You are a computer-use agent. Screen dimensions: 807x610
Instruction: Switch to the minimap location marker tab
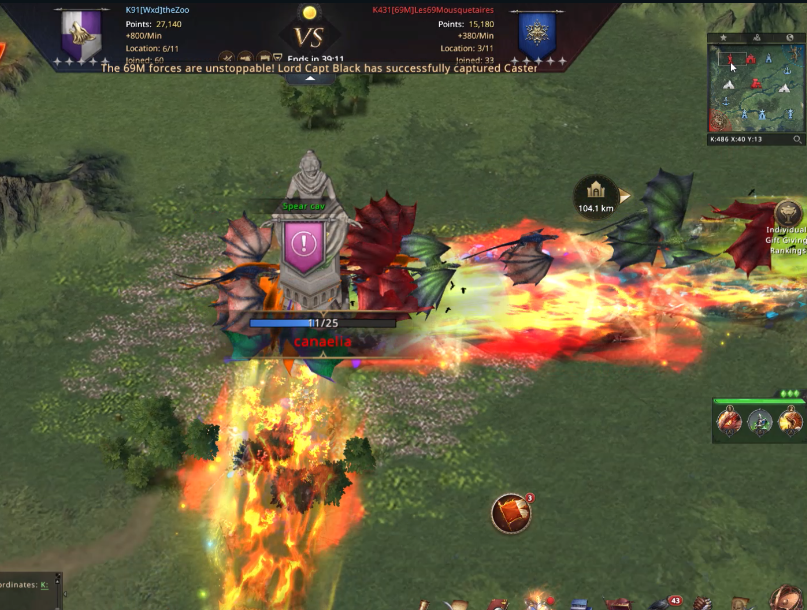(x=756, y=37)
